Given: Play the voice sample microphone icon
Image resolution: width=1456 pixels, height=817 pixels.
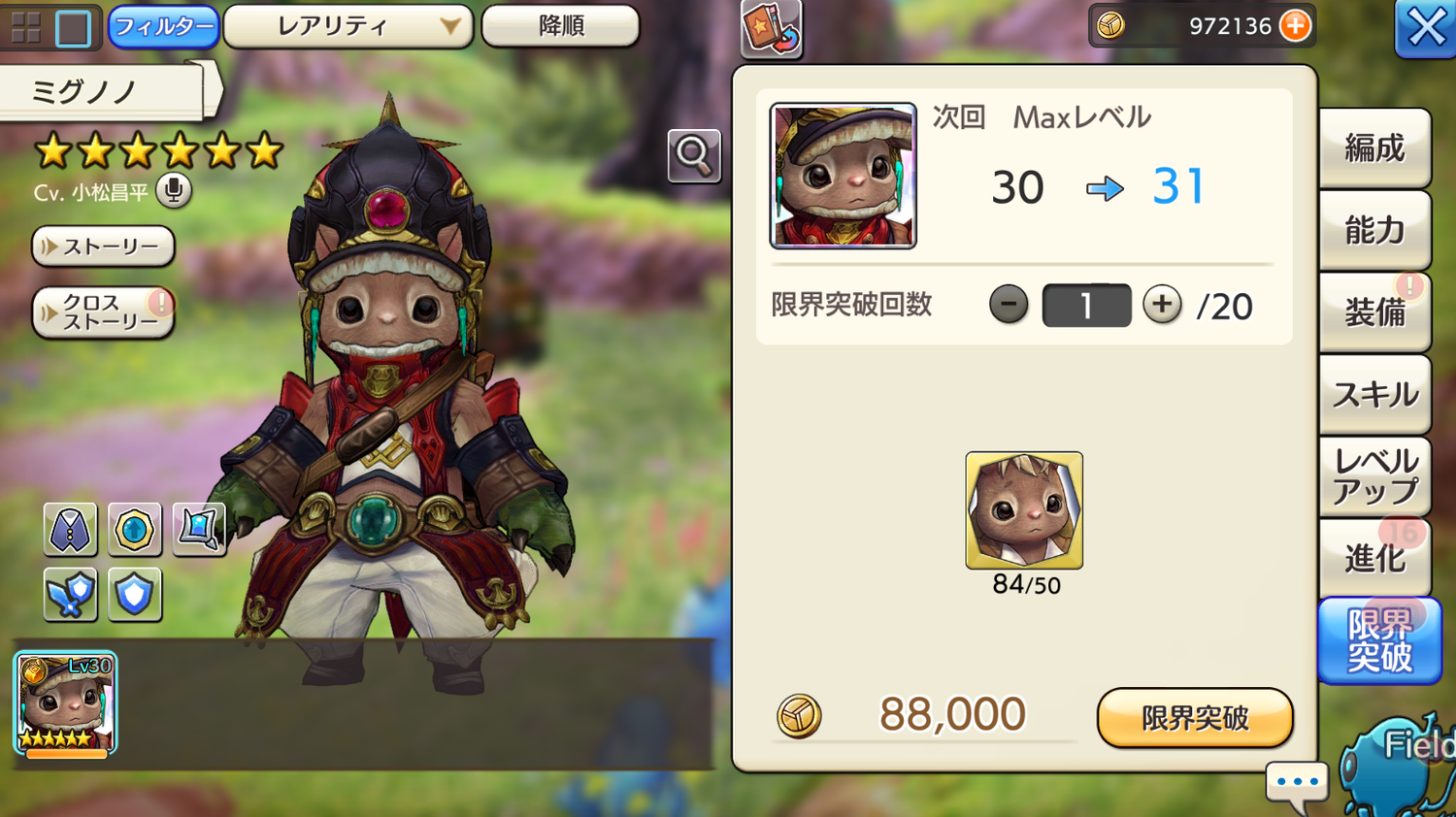Looking at the screenshot, I should point(174,190).
